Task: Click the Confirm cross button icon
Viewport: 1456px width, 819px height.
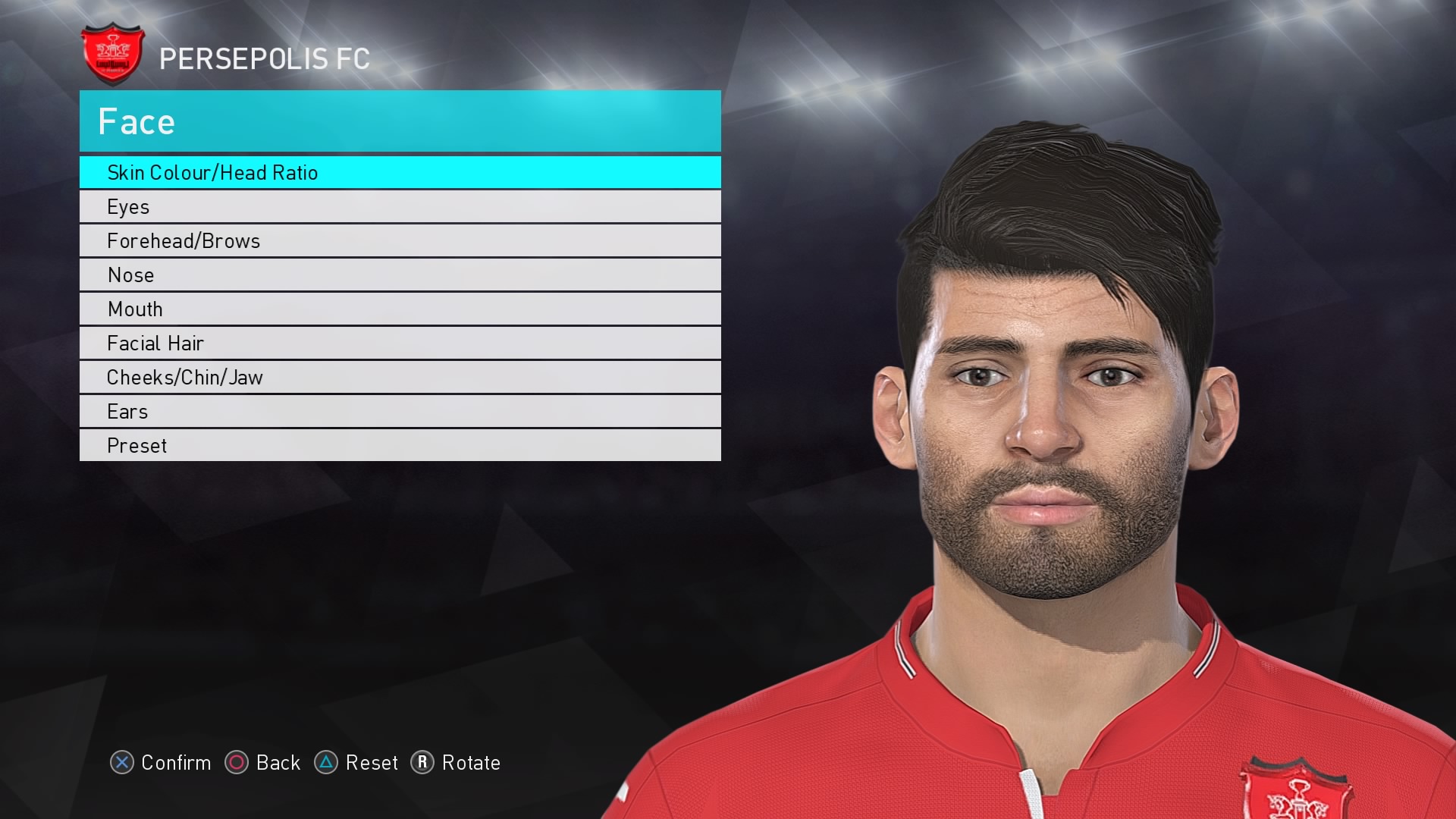Action: click(x=124, y=764)
